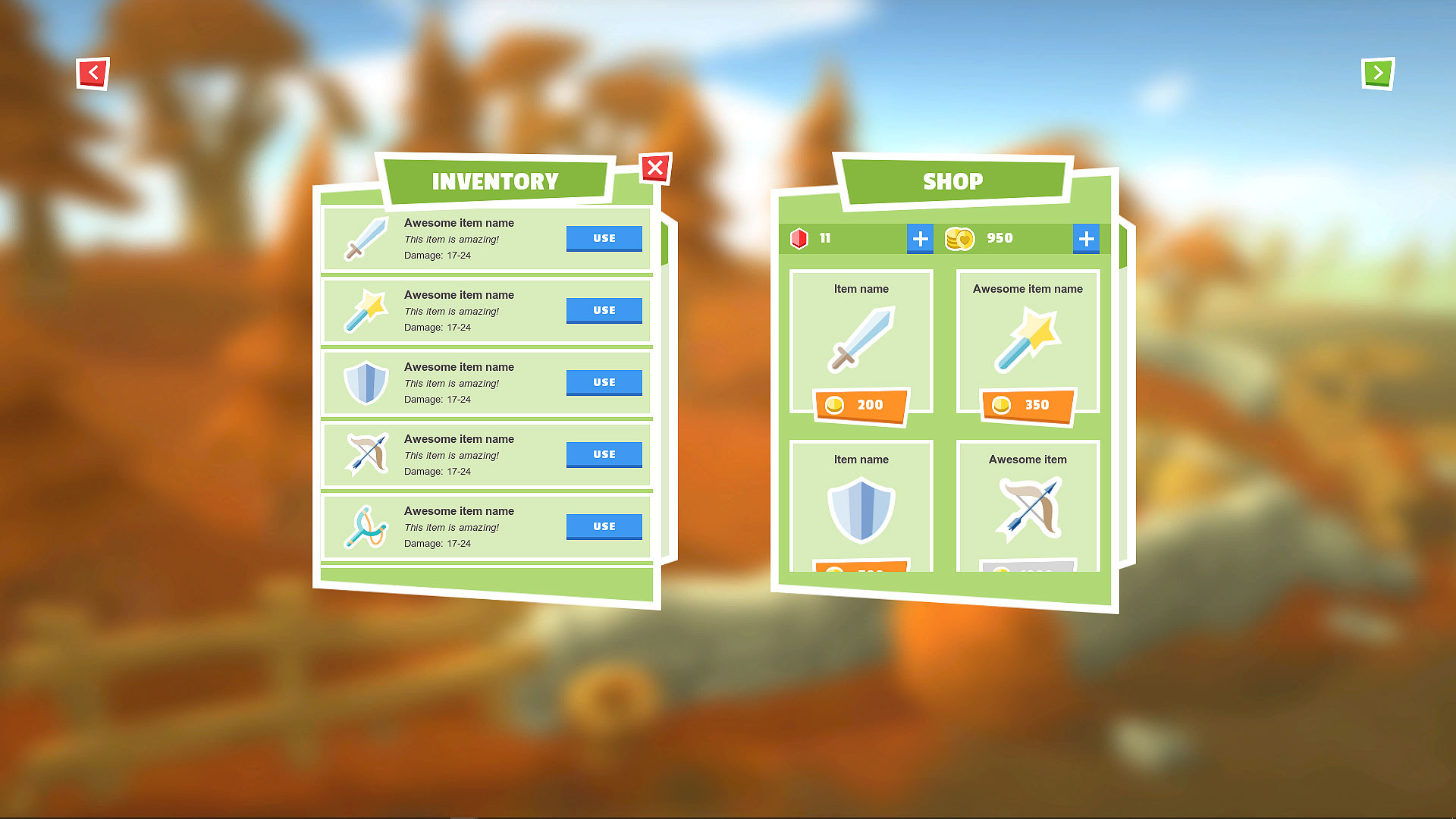Close the Inventory panel
This screenshot has width=1456, height=819.
coord(655,168)
